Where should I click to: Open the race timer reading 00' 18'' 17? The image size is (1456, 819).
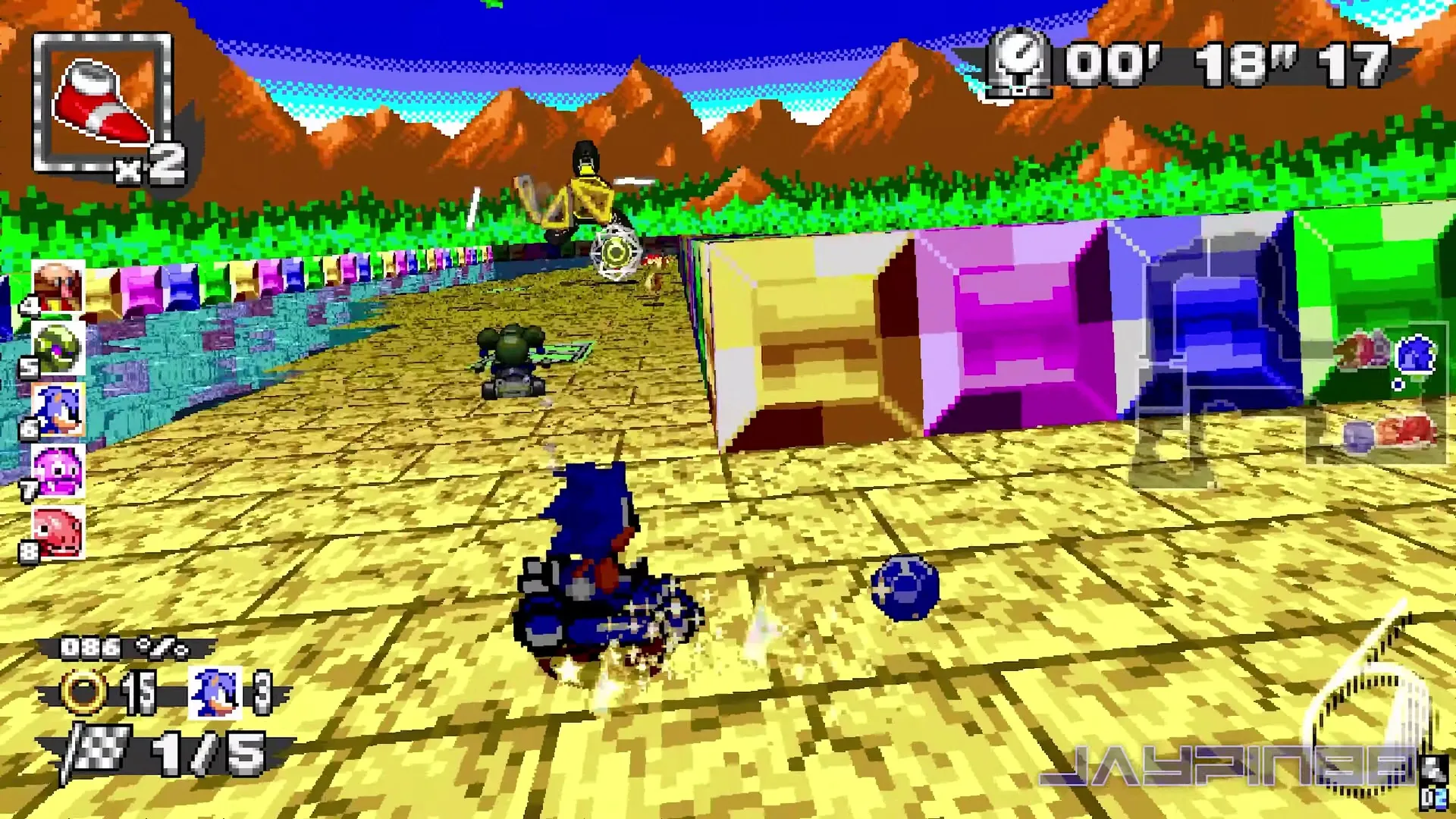click(x=1228, y=64)
